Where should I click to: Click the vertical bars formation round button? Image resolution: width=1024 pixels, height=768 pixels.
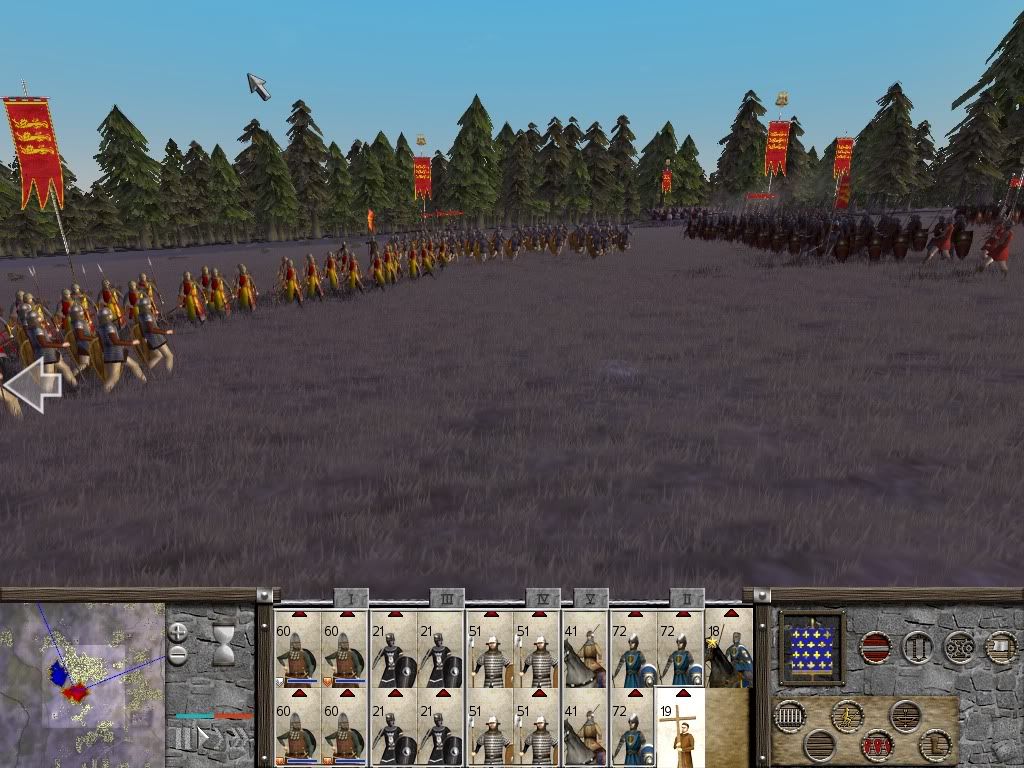[x=790, y=716]
